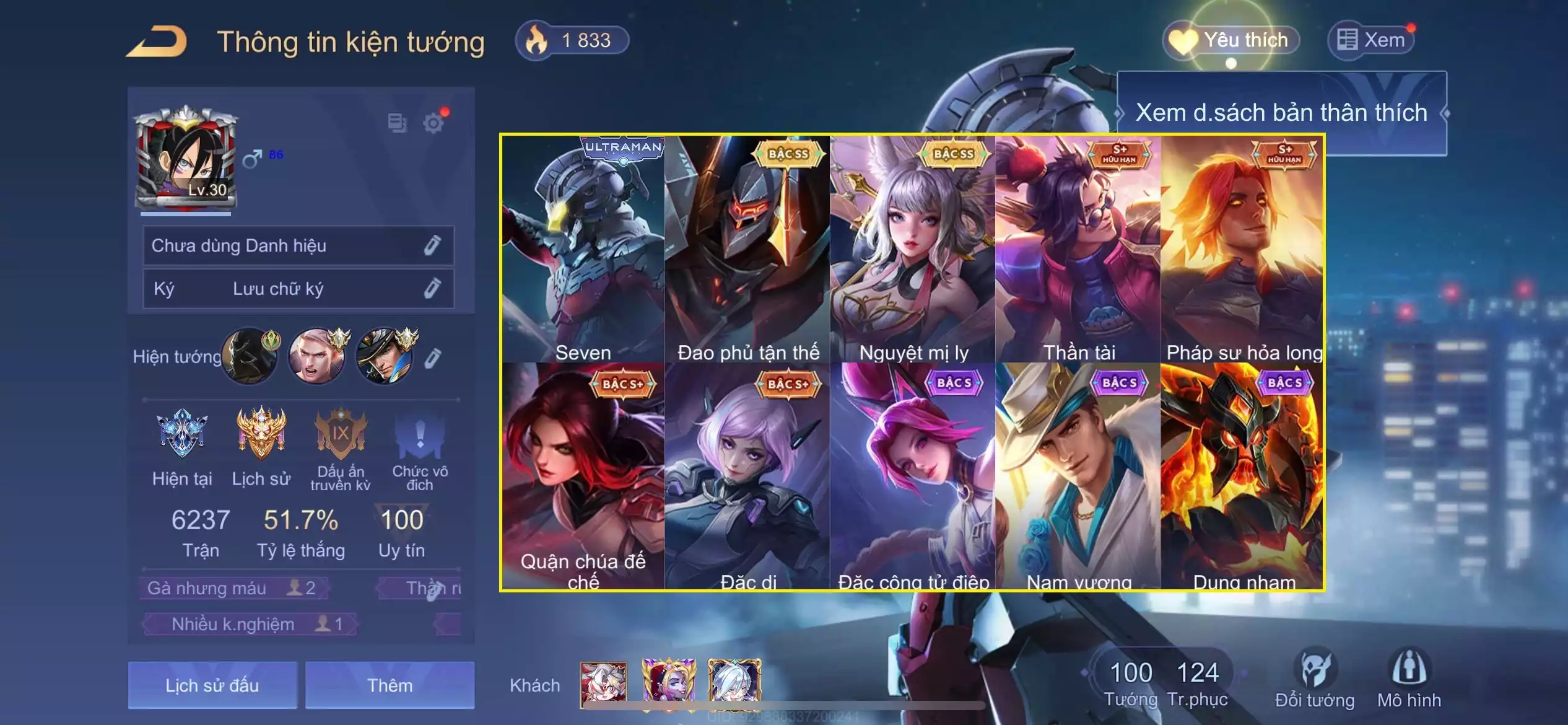Viewport: 1568px width, 725px height.
Task: Select the Seven Ultraman skin card
Action: click(583, 249)
